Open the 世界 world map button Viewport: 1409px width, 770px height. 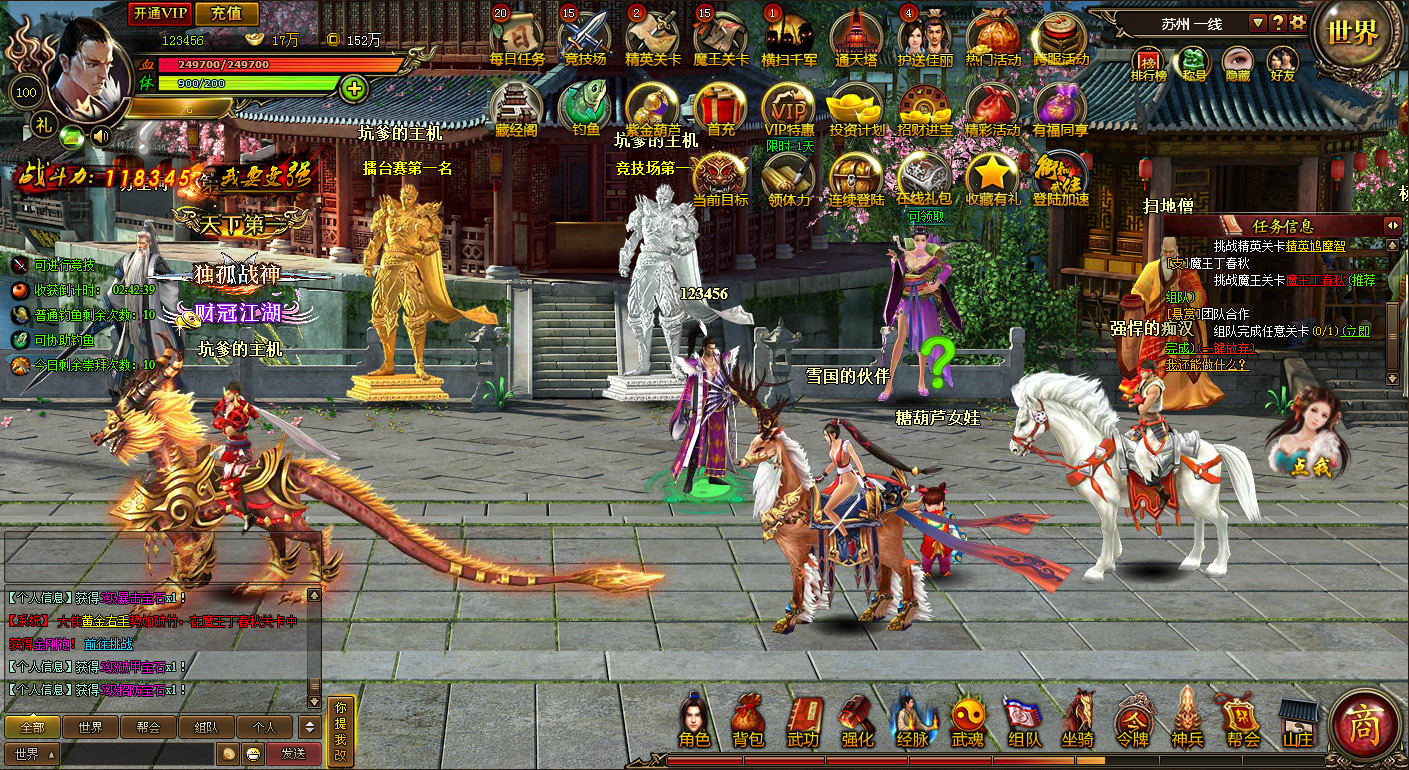pyautogui.click(x=1352, y=32)
